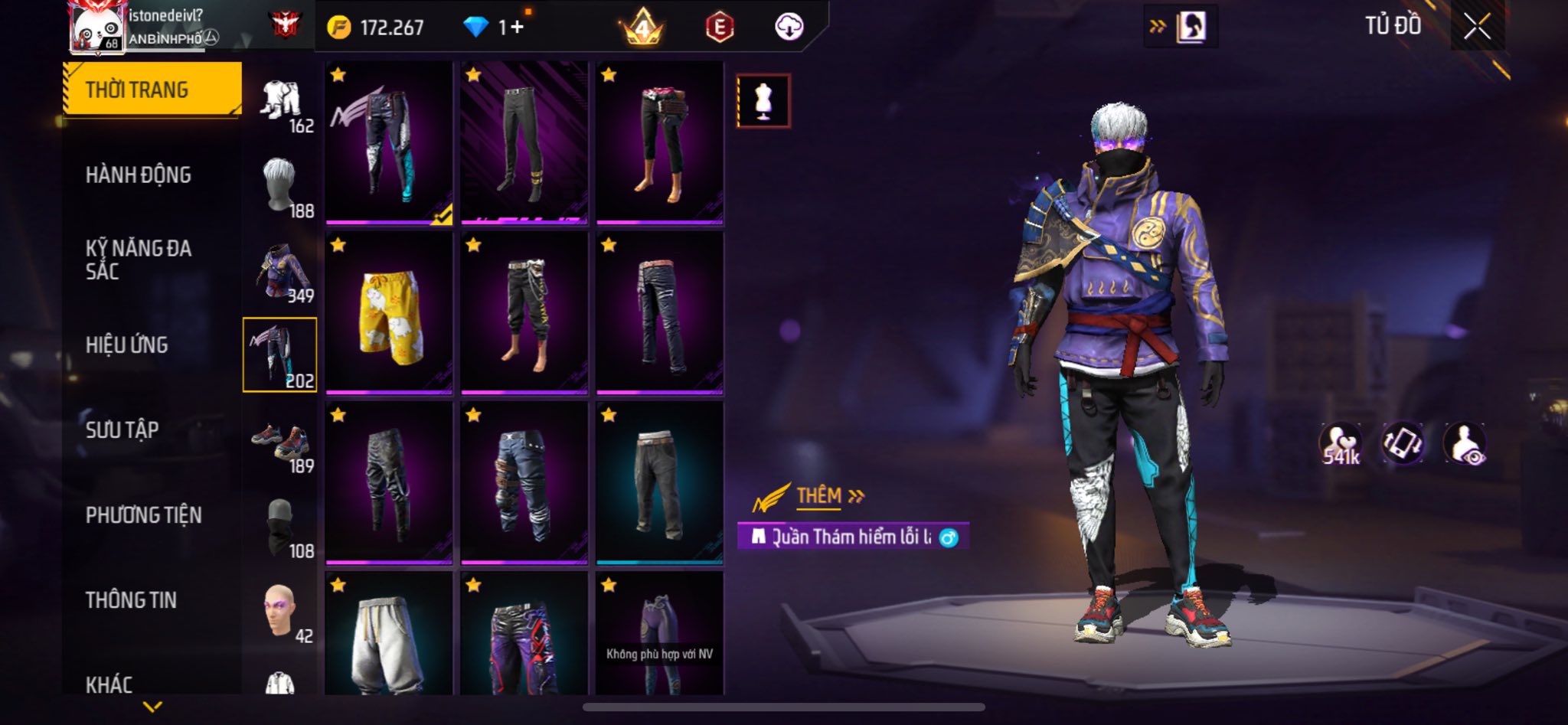Pick the grey sweatpants item
The image size is (1568, 725).
tap(389, 634)
